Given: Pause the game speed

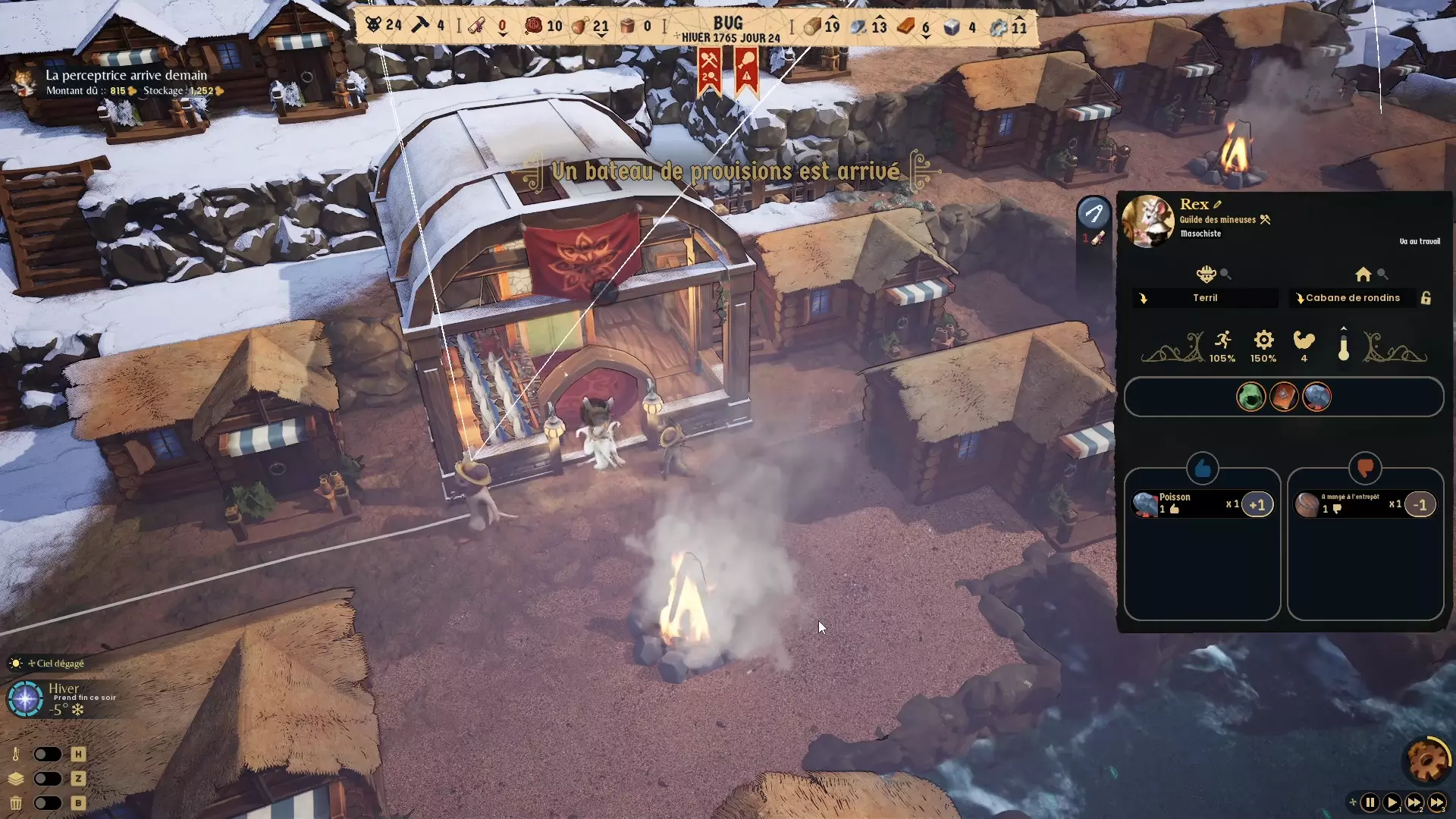Looking at the screenshot, I should pos(1370,802).
